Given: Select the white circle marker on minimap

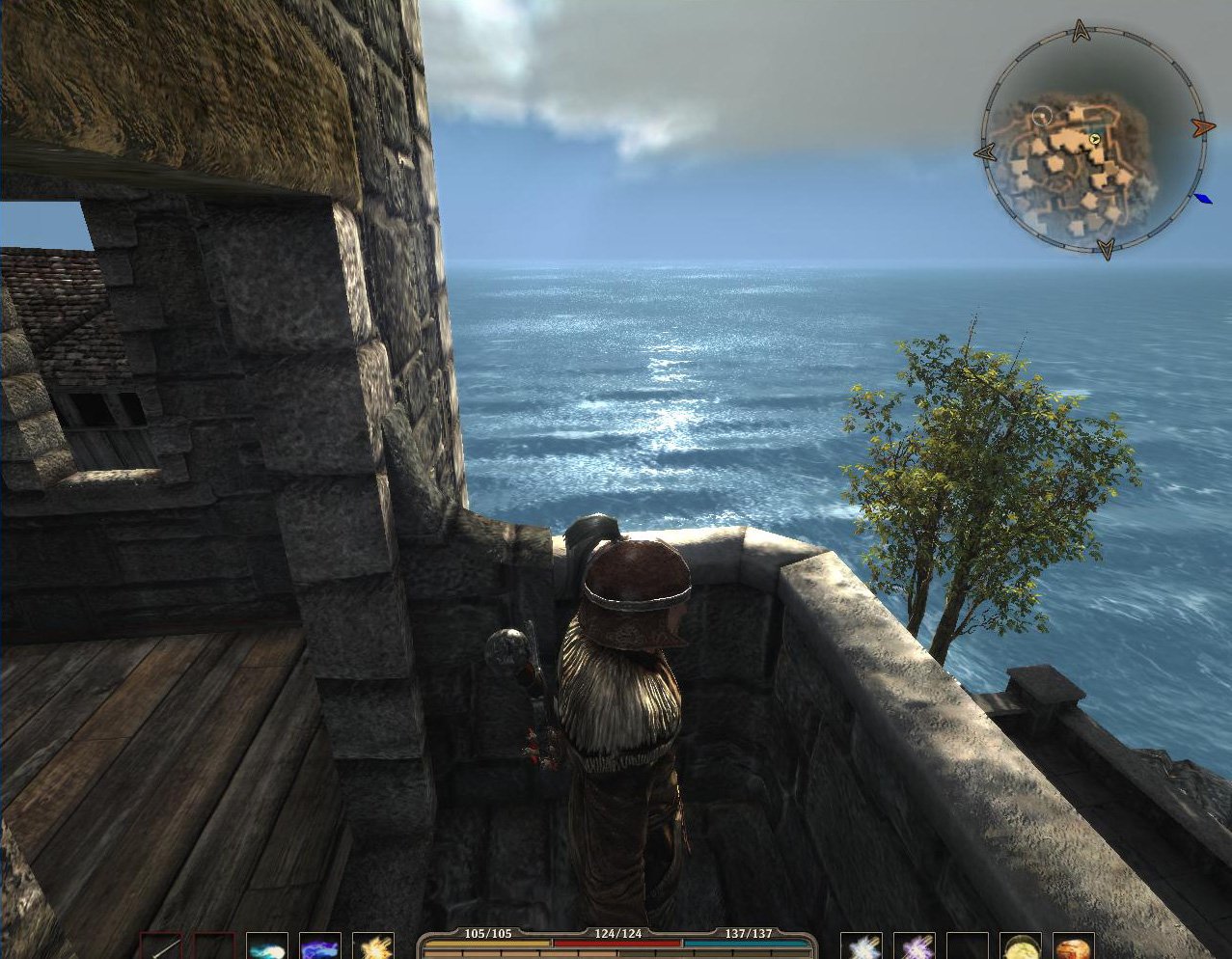Looking at the screenshot, I should pos(1041,117).
